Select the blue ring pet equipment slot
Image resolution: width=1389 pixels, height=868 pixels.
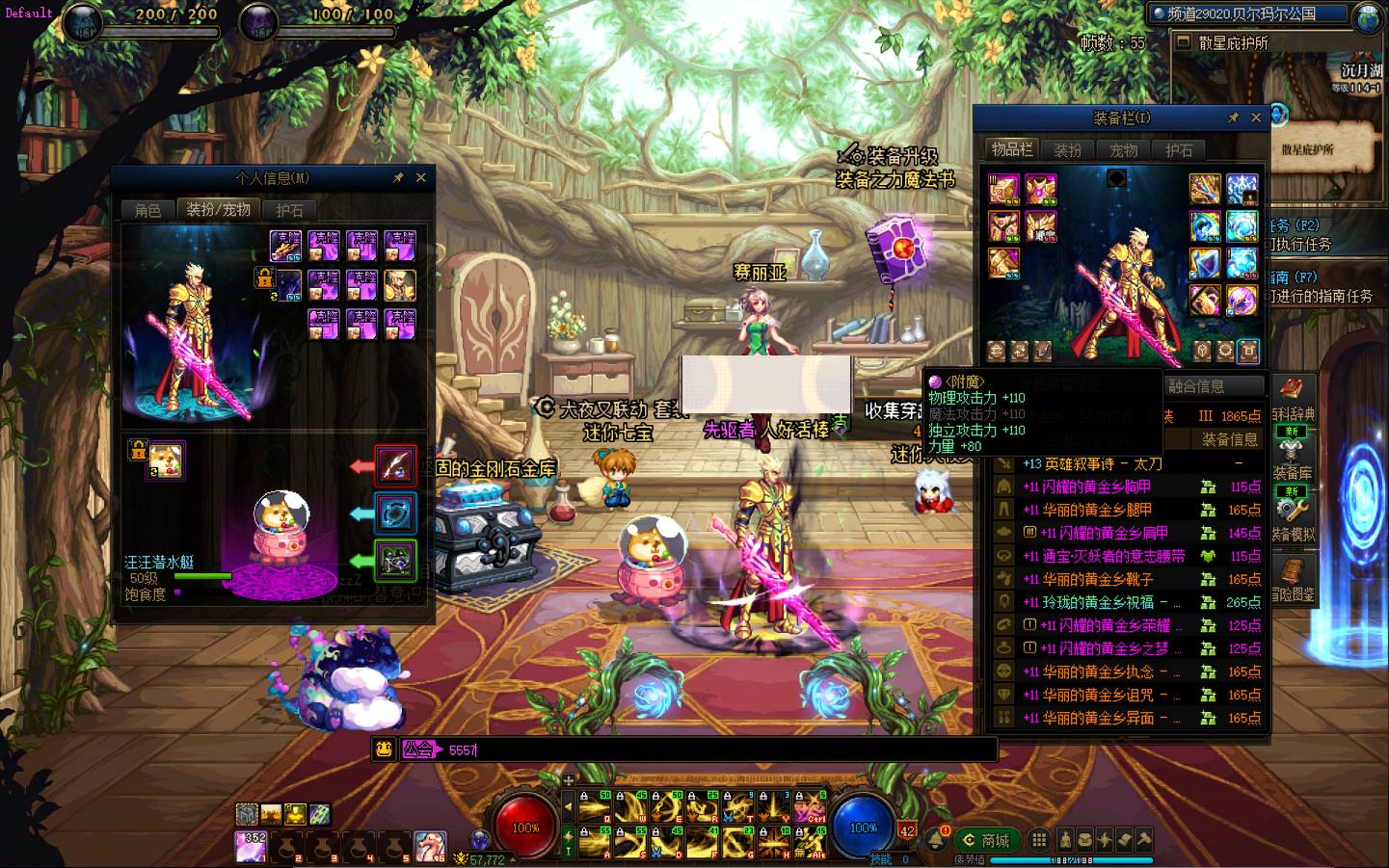(395, 513)
